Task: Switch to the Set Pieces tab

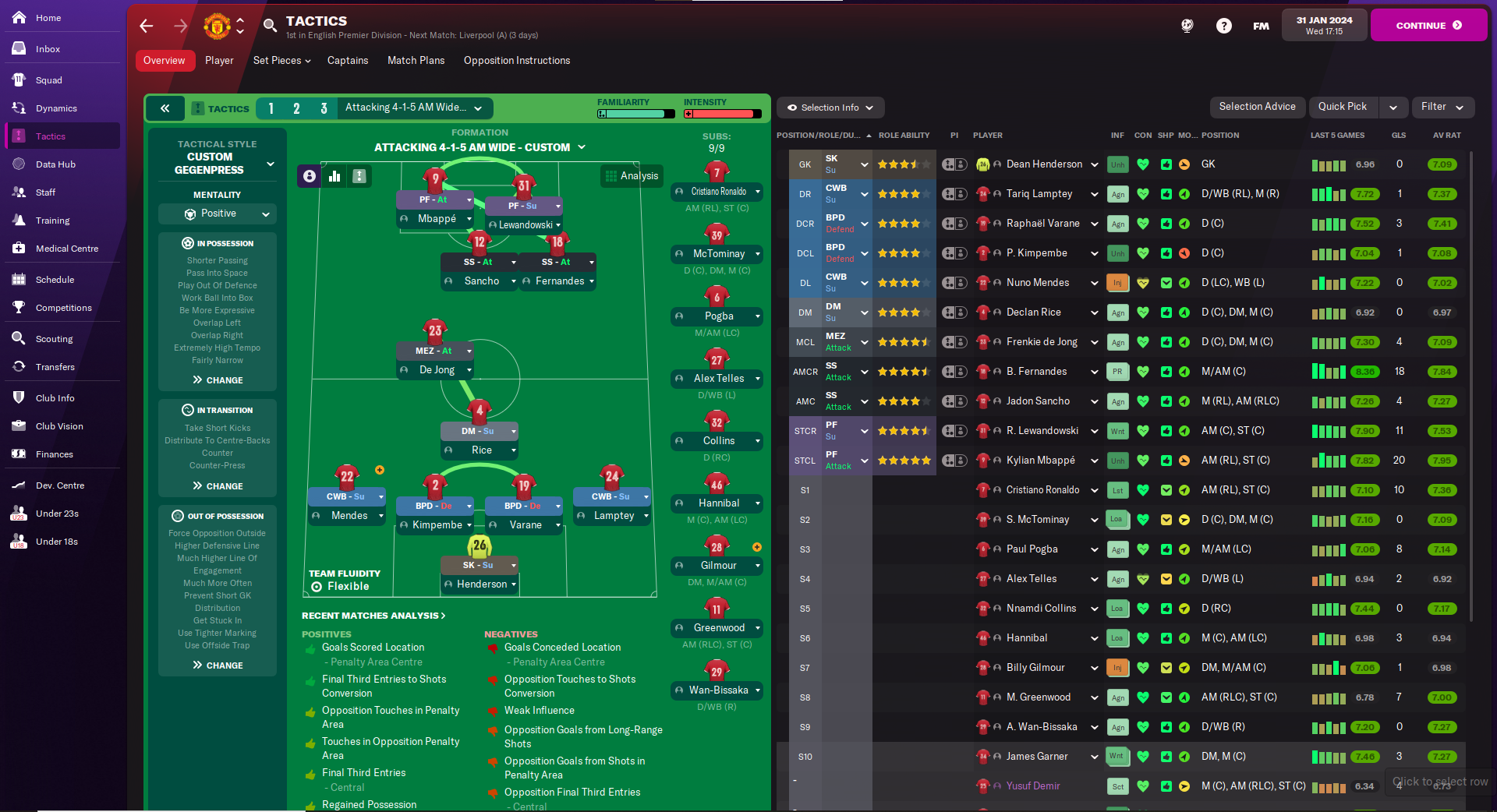Action: 281,61
